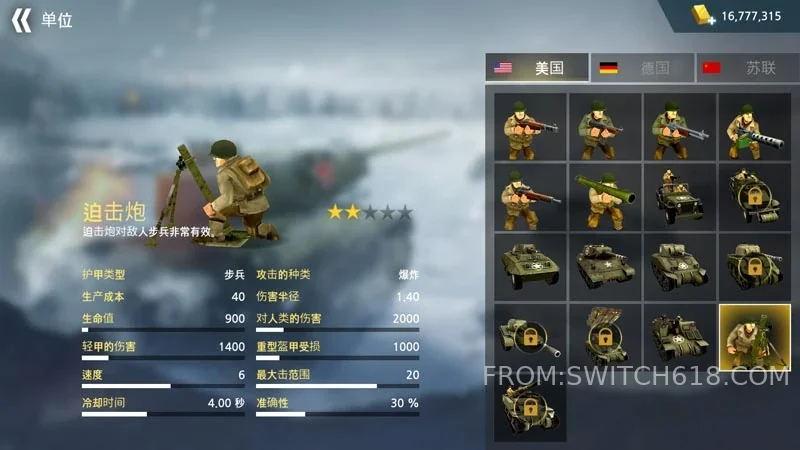800x450 pixels.
Task: Choose the bazooka soldier unit
Action: pos(605,197)
